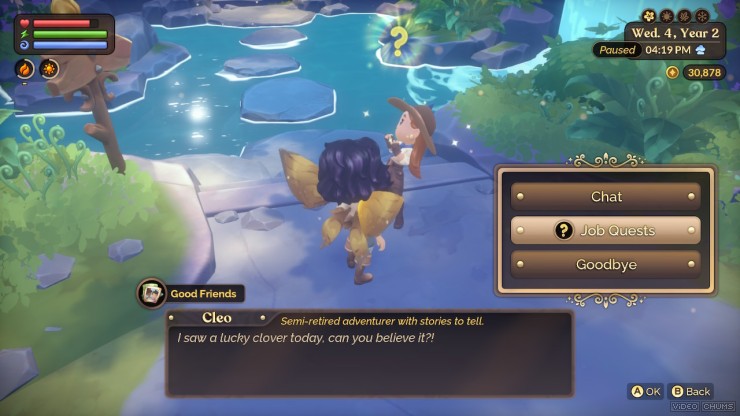Click the flame buff status icon
740x416 pixels.
coord(26,69)
